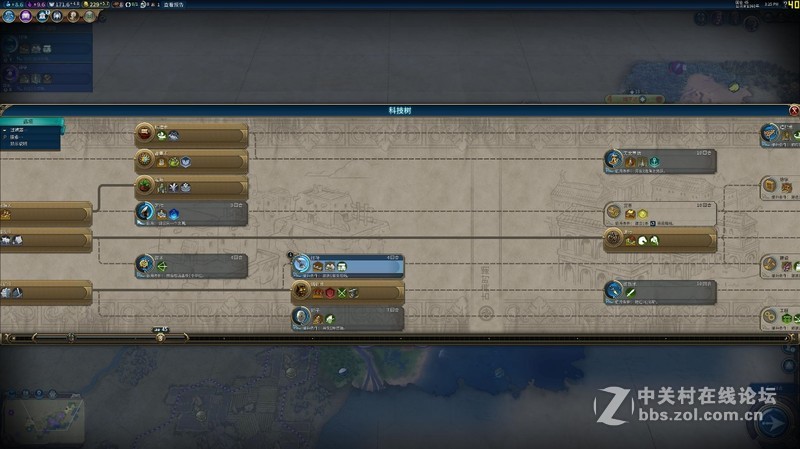
Task: Click the era timeline slider handle
Action: [x=160, y=337]
